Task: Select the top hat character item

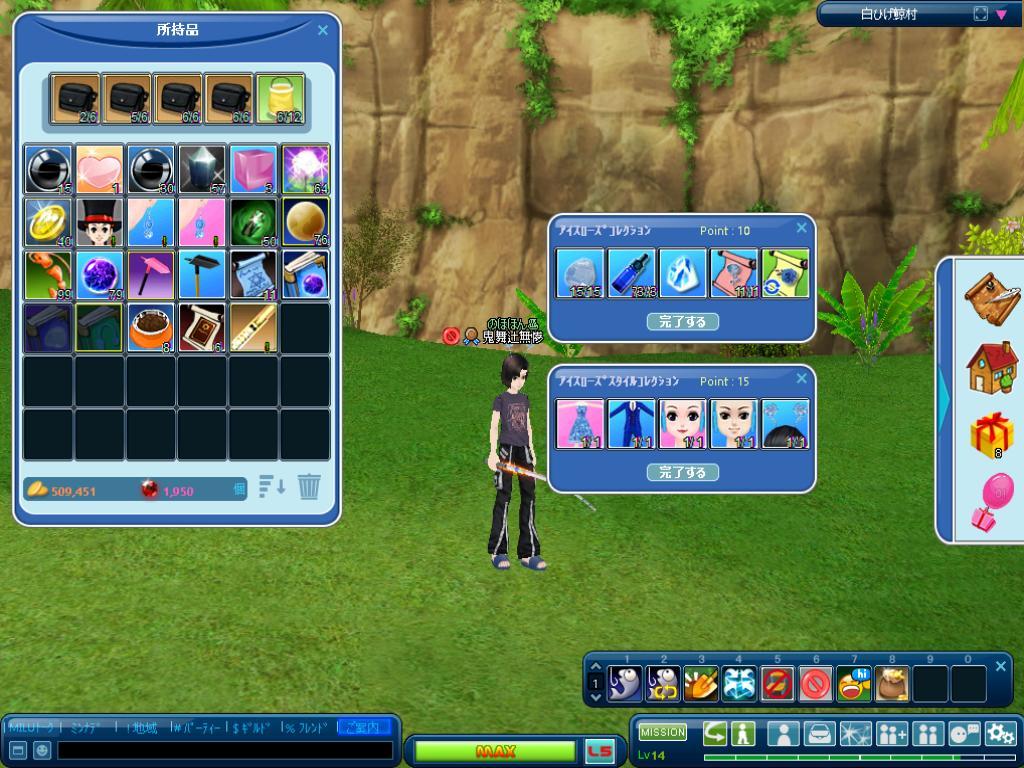Action: [100, 221]
